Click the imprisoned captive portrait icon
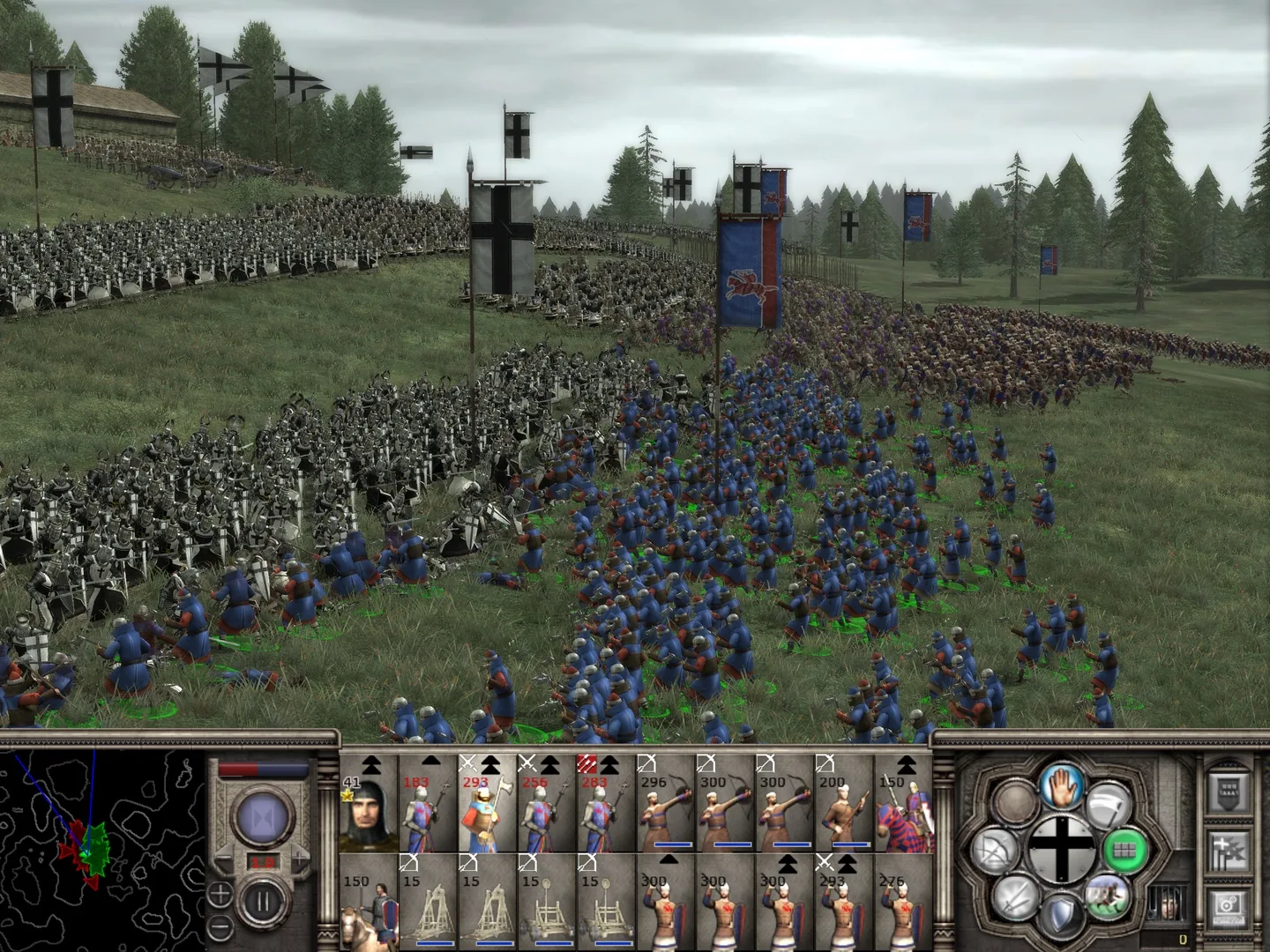The height and width of the screenshot is (952, 1270). click(x=1167, y=904)
